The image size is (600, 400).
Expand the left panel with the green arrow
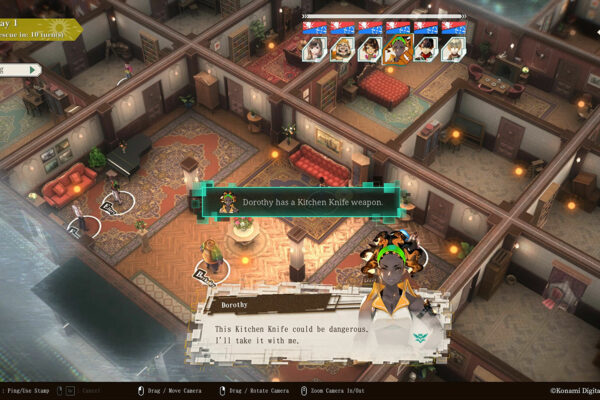[33, 70]
